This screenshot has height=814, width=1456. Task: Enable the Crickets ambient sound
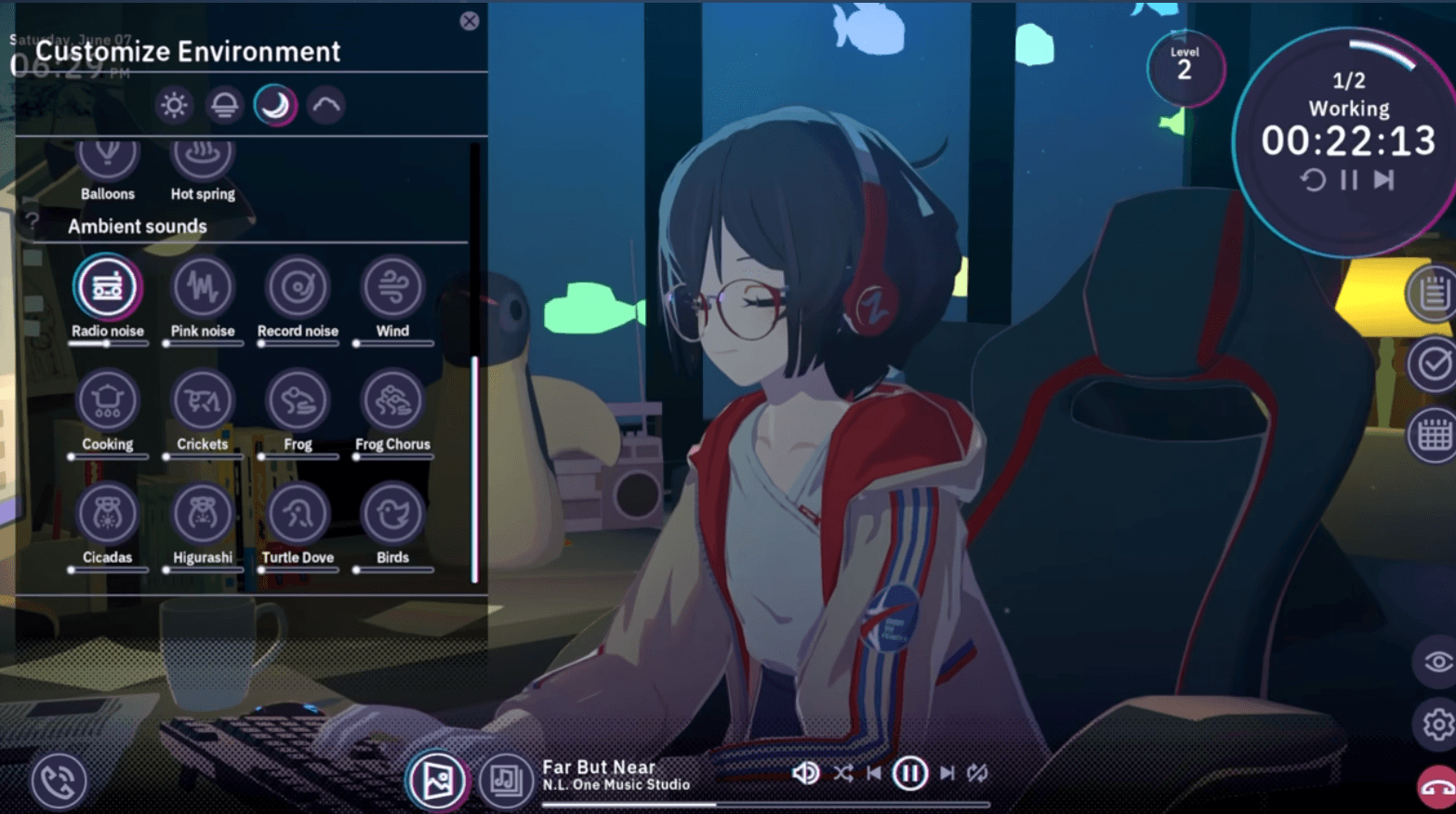tap(203, 399)
